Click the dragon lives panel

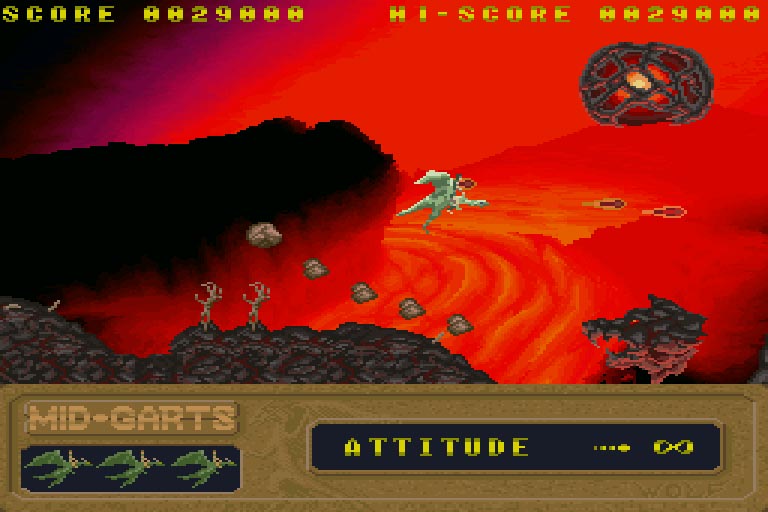click(x=131, y=467)
